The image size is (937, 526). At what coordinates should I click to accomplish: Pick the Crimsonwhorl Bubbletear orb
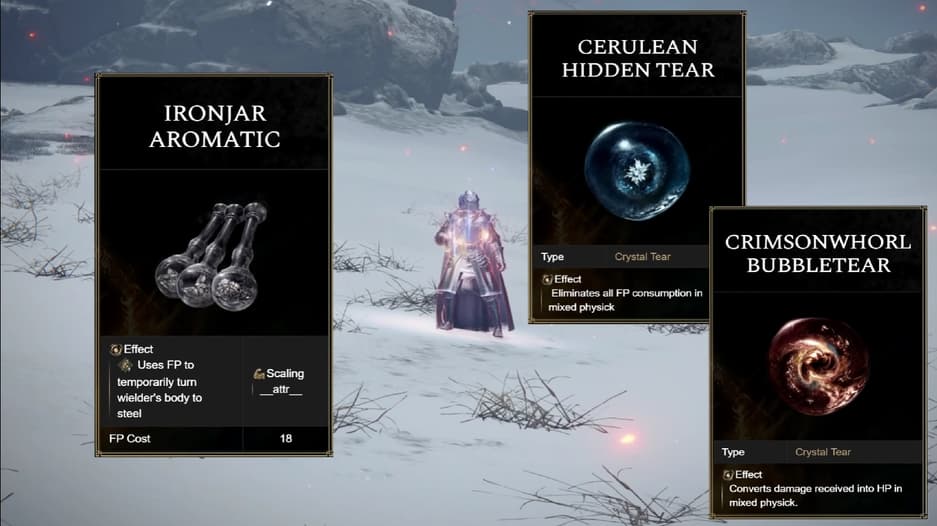click(811, 366)
